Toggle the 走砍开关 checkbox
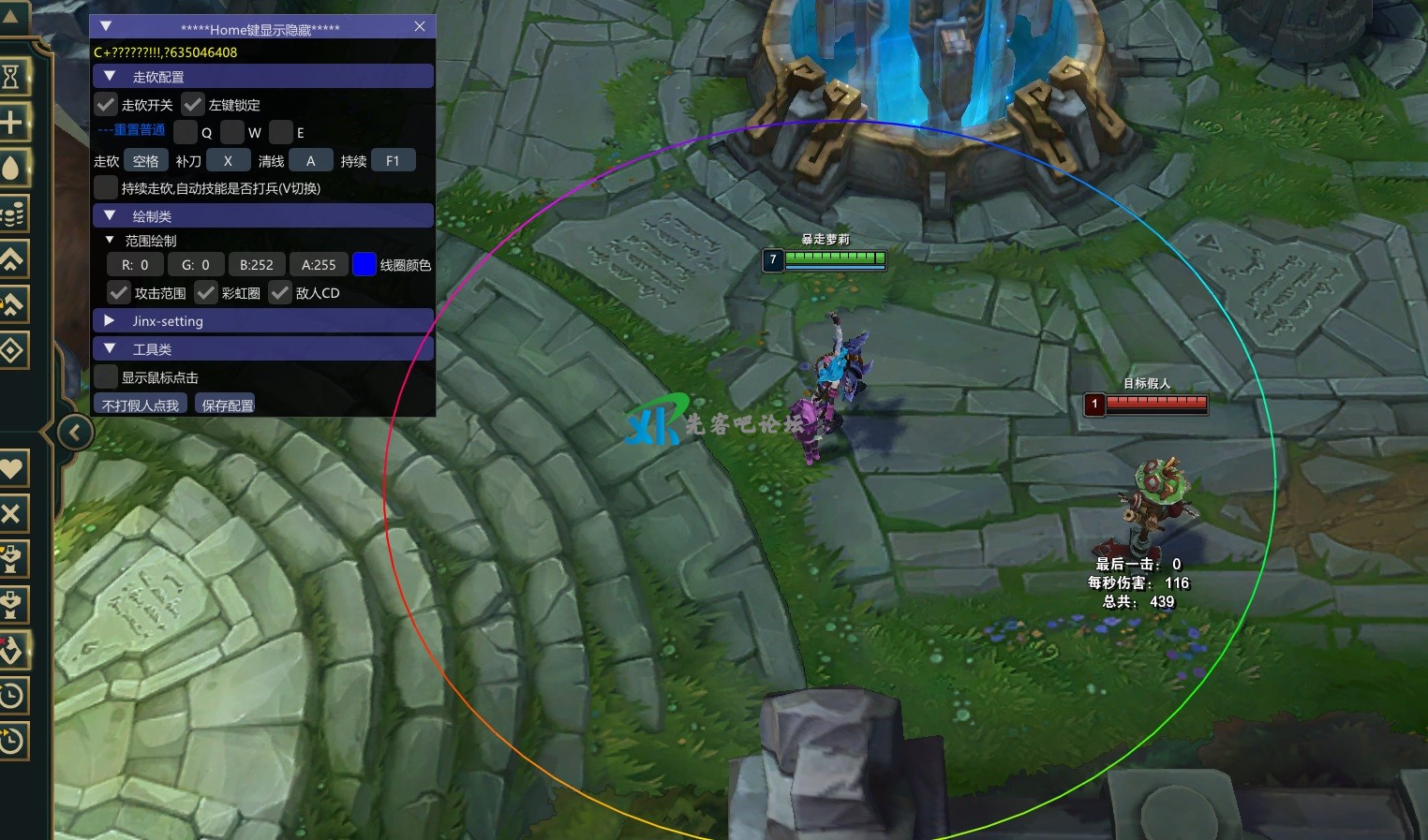Viewport: 1428px width, 840px height. 107,105
